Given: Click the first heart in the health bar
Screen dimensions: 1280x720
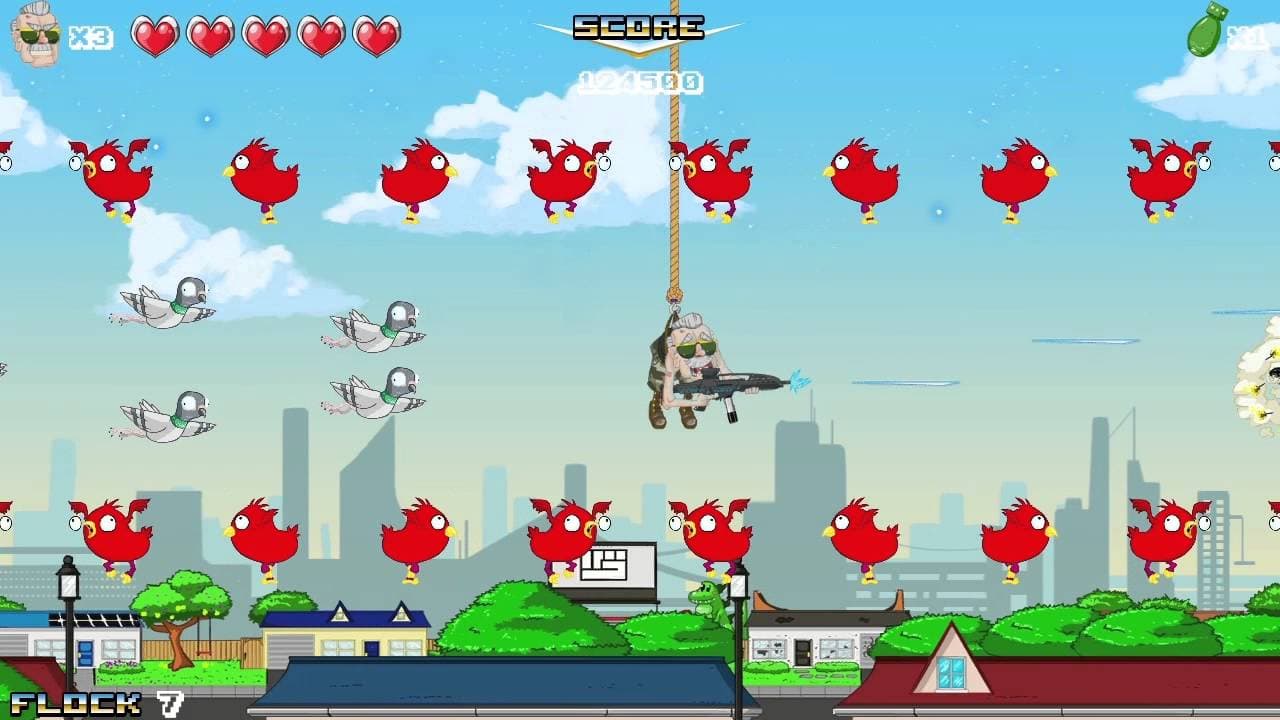Looking at the screenshot, I should [x=155, y=36].
